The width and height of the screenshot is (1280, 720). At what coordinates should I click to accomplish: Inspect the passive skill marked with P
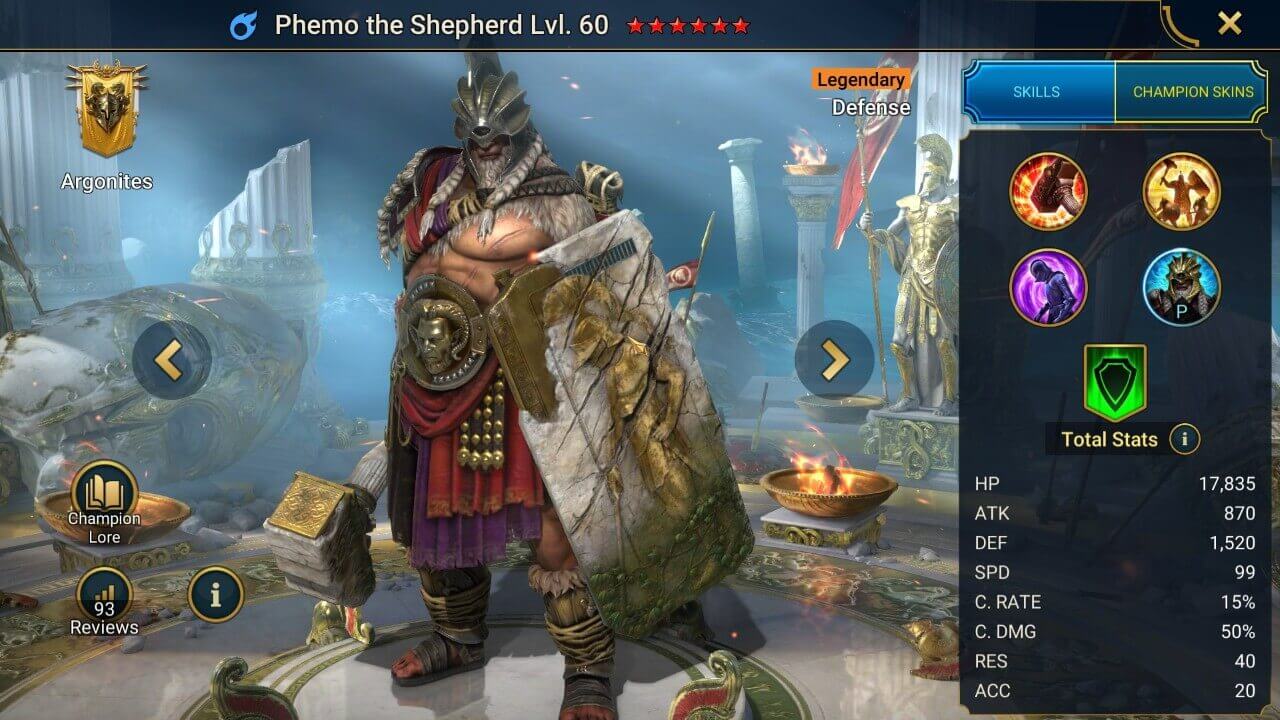pyautogui.click(x=1180, y=288)
